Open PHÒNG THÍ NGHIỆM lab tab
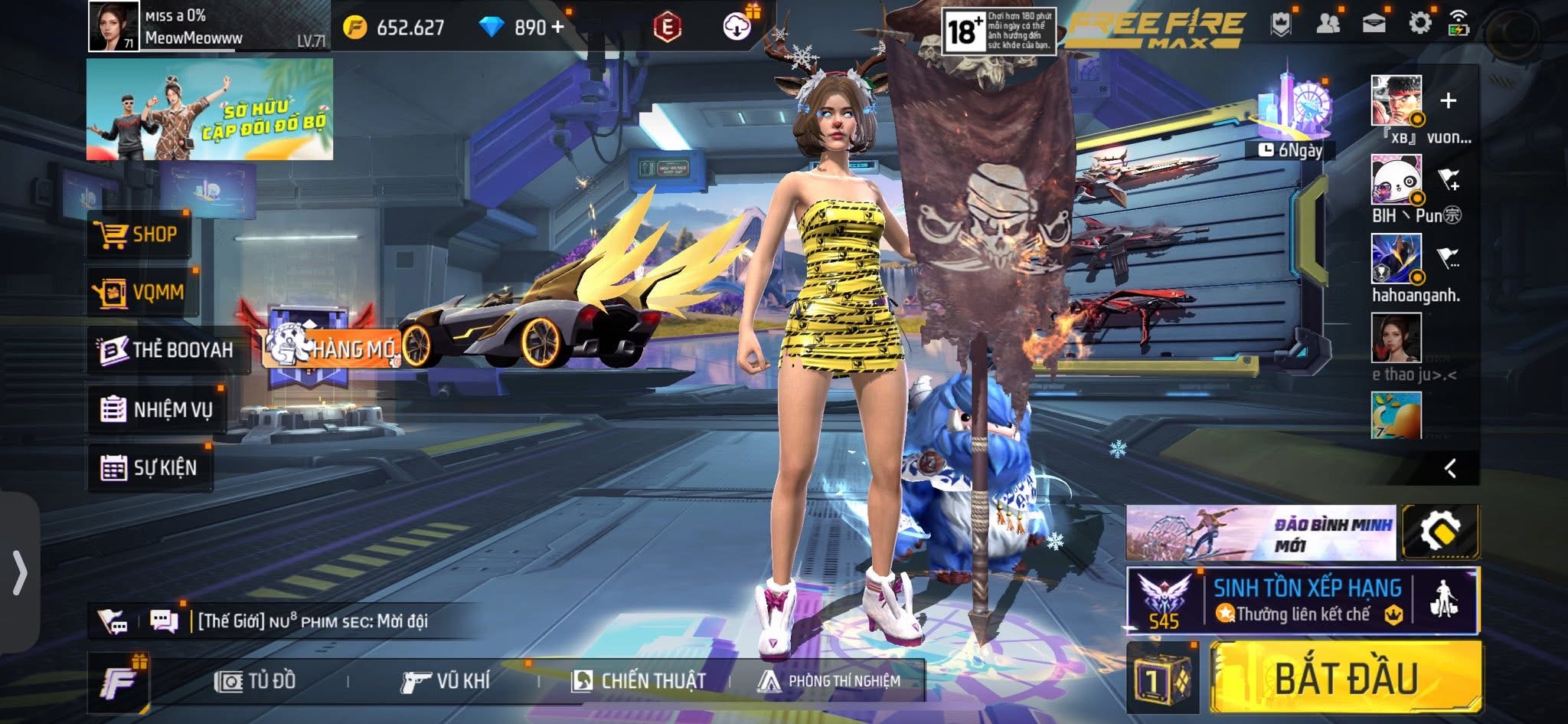Screen dimensions: 1568x724 click(x=828, y=681)
